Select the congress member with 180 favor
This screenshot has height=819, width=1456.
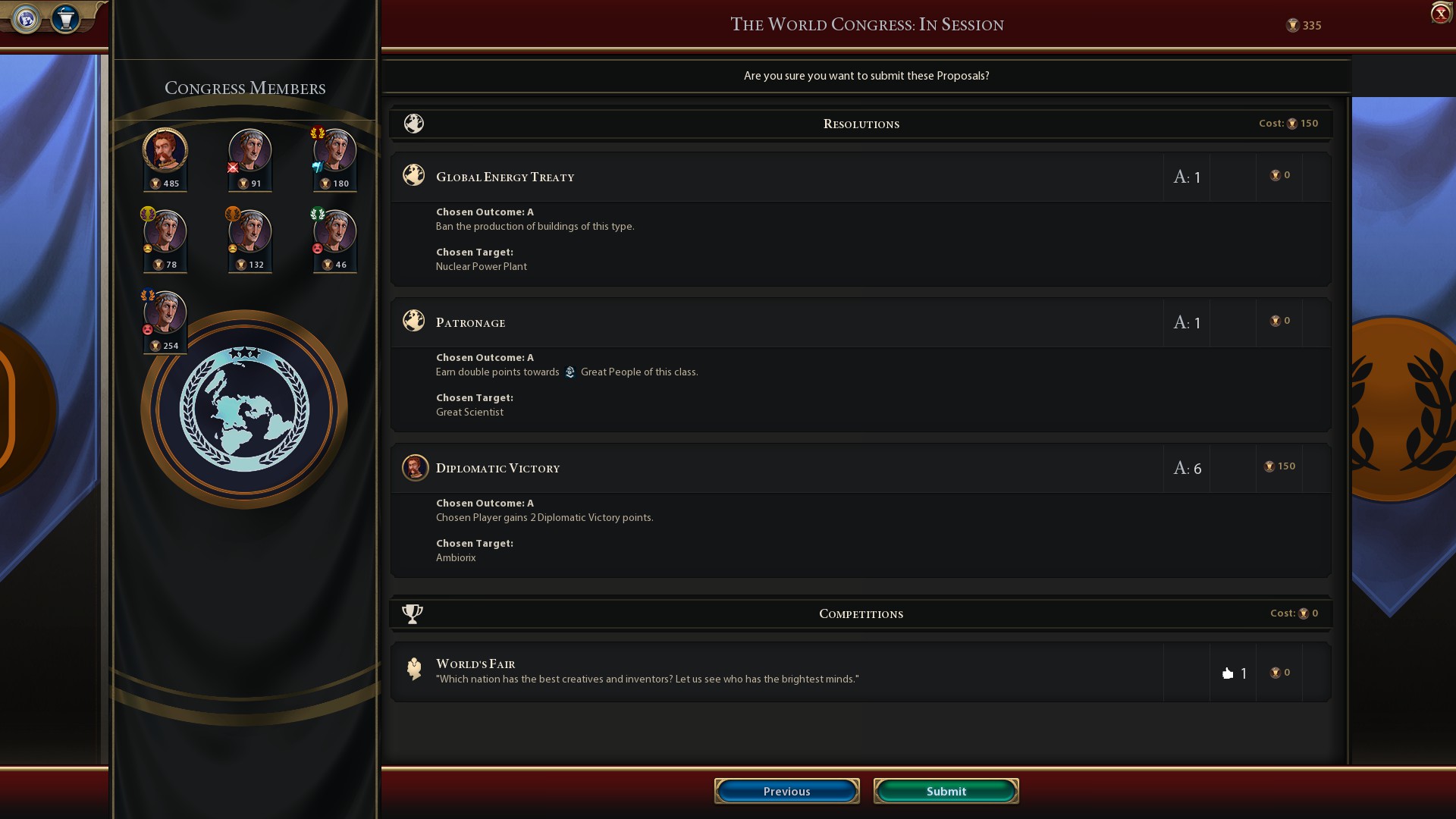click(334, 151)
